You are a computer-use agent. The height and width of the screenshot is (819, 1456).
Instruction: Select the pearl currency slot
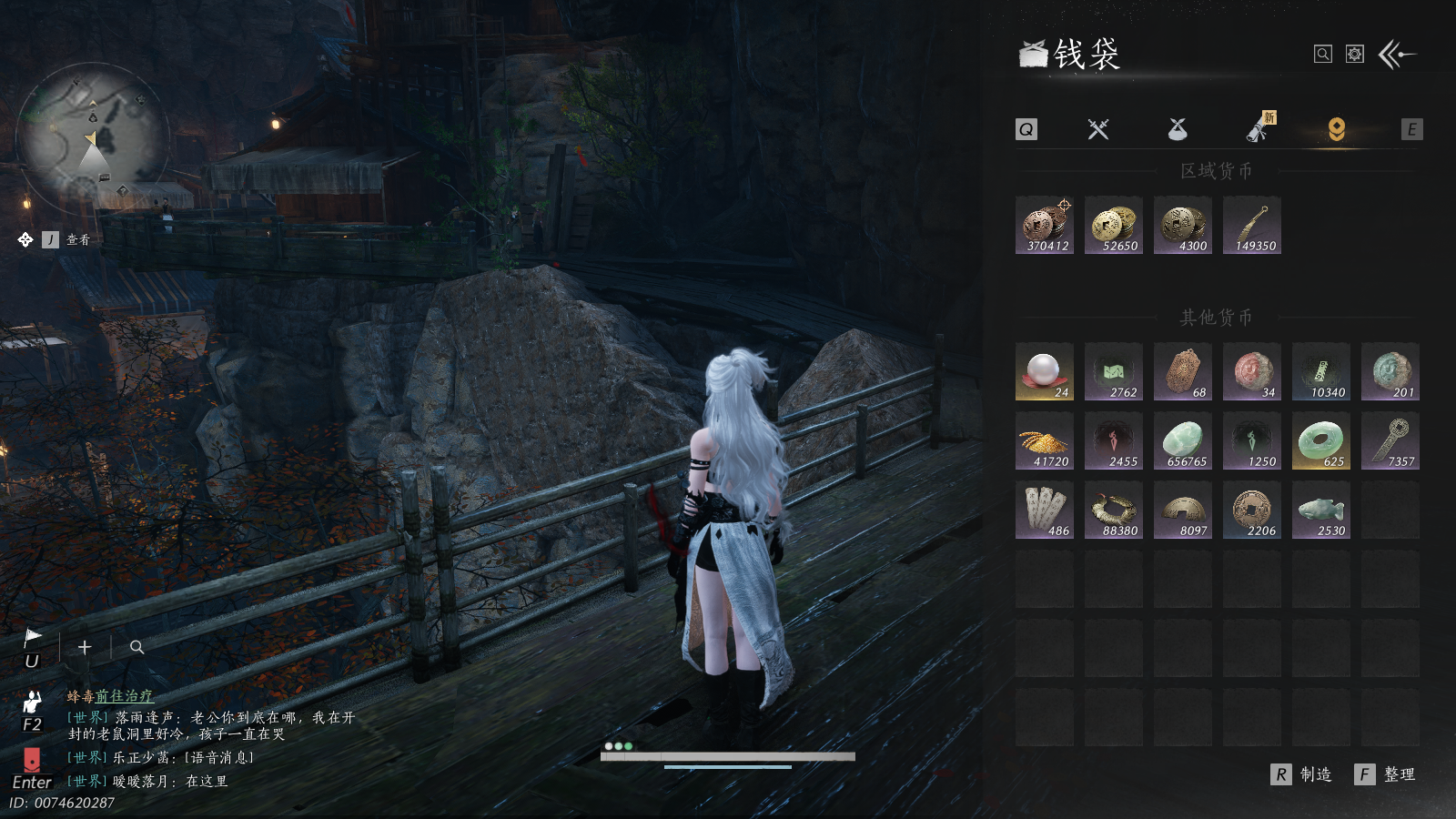click(1045, 371)
